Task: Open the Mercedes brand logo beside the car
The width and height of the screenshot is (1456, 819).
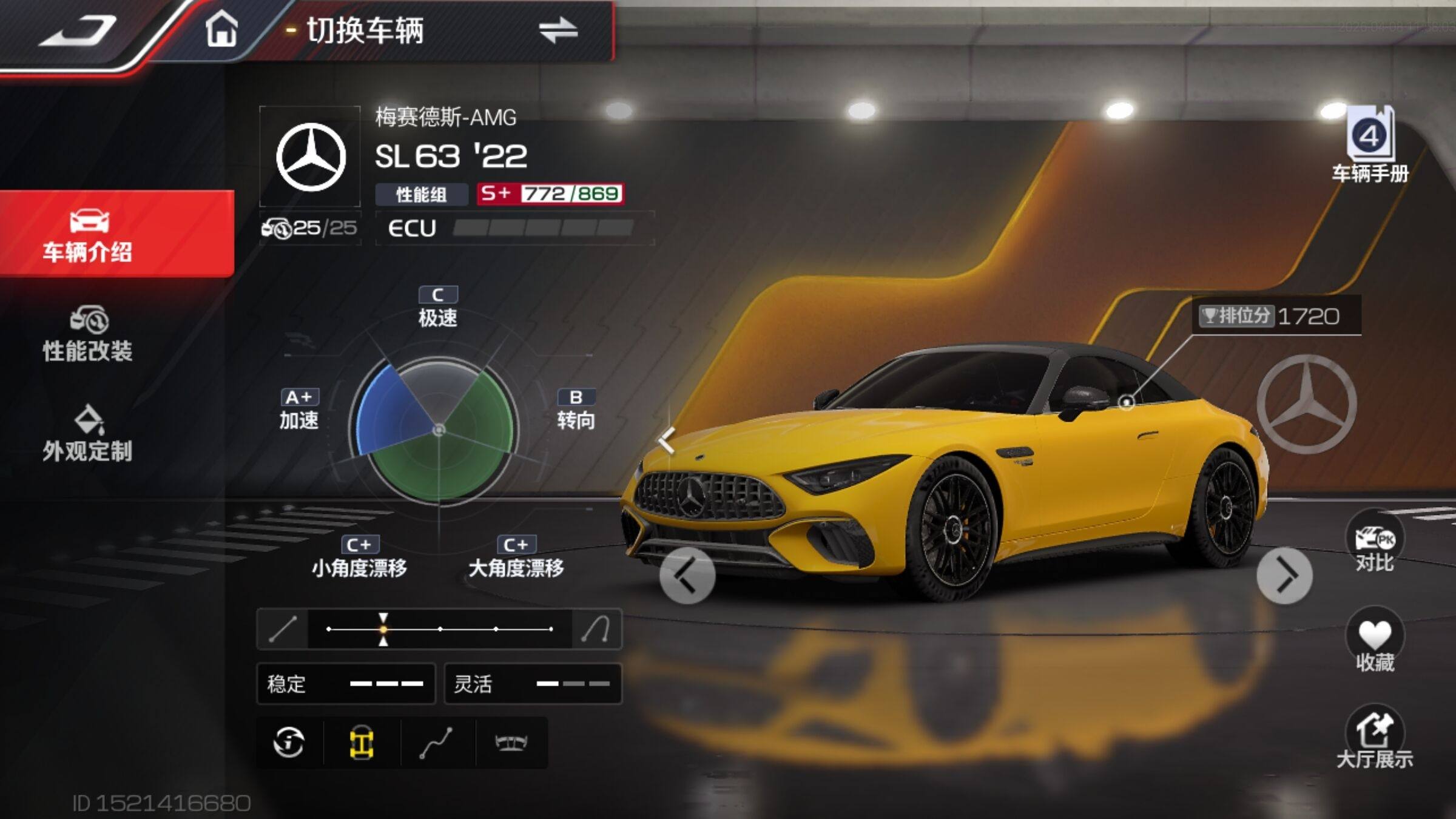Action: pyautogui.click(x=1306, y=404)
